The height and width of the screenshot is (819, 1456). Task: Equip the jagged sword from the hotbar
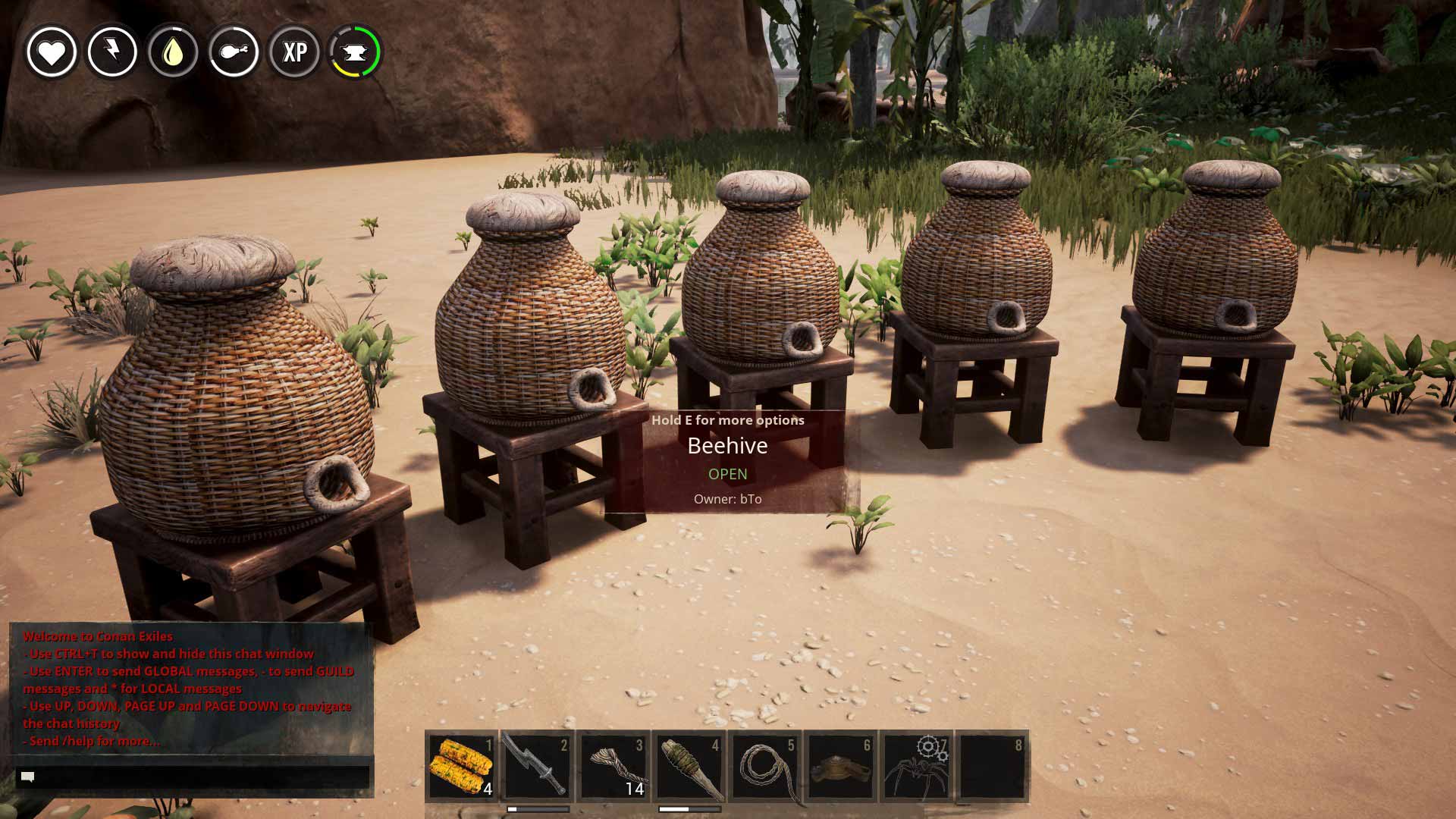pyautogui.click(x=537, y=767)
